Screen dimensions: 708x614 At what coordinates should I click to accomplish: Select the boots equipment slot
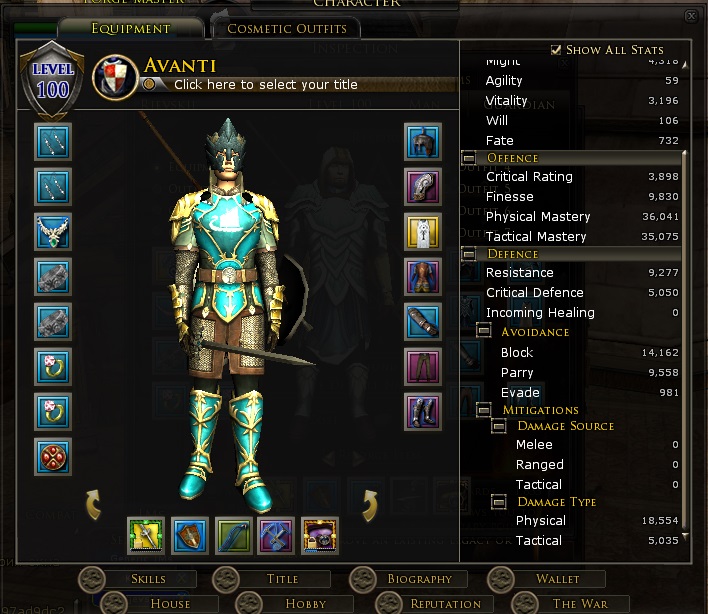coord(423,411)
